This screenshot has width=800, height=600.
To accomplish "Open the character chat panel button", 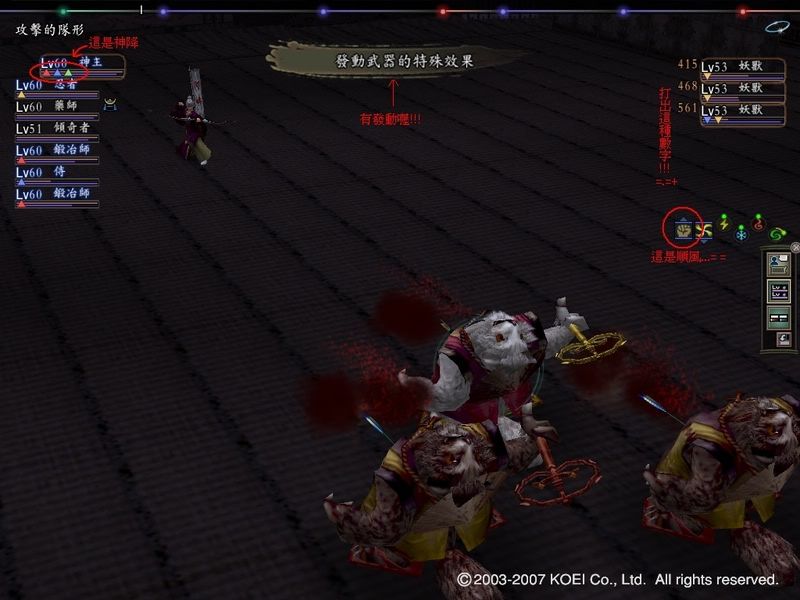I will pyautogui.click(x=778, y=265).
